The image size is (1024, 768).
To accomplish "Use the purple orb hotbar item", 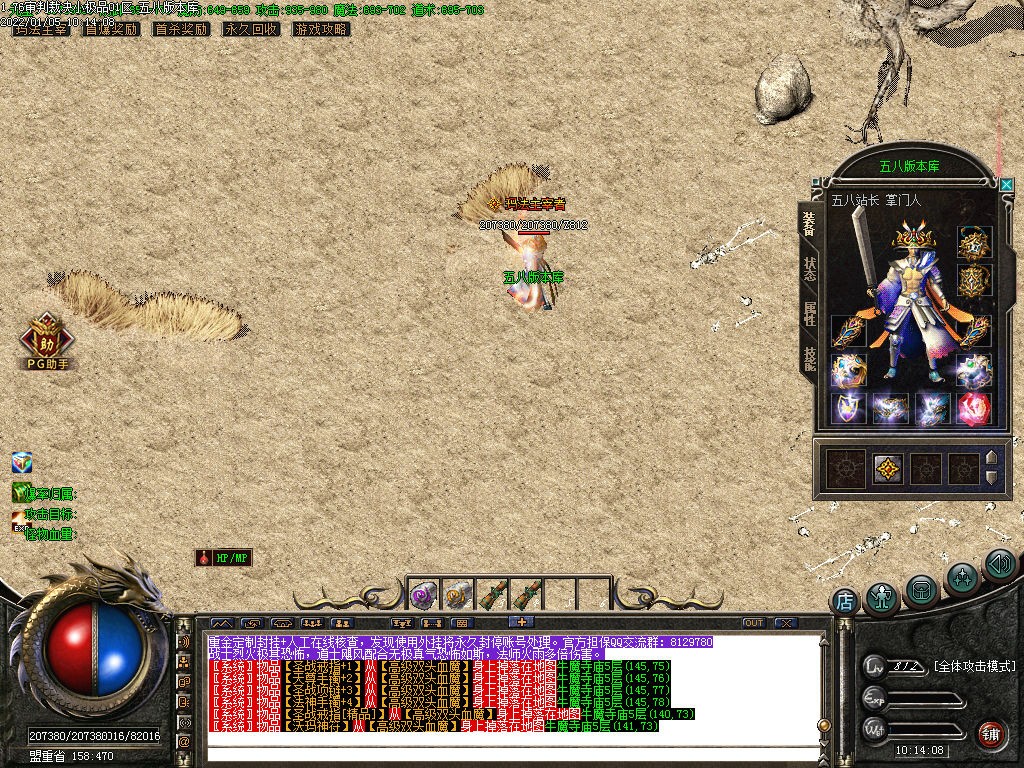I will tap(423, 595).
